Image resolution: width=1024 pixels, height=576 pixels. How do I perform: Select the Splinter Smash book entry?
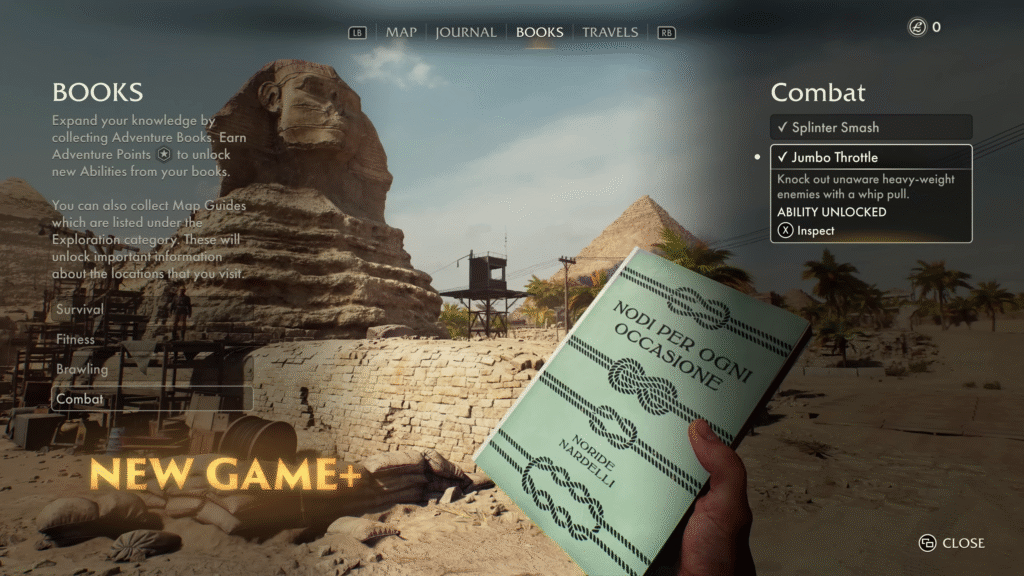[871, 127]
